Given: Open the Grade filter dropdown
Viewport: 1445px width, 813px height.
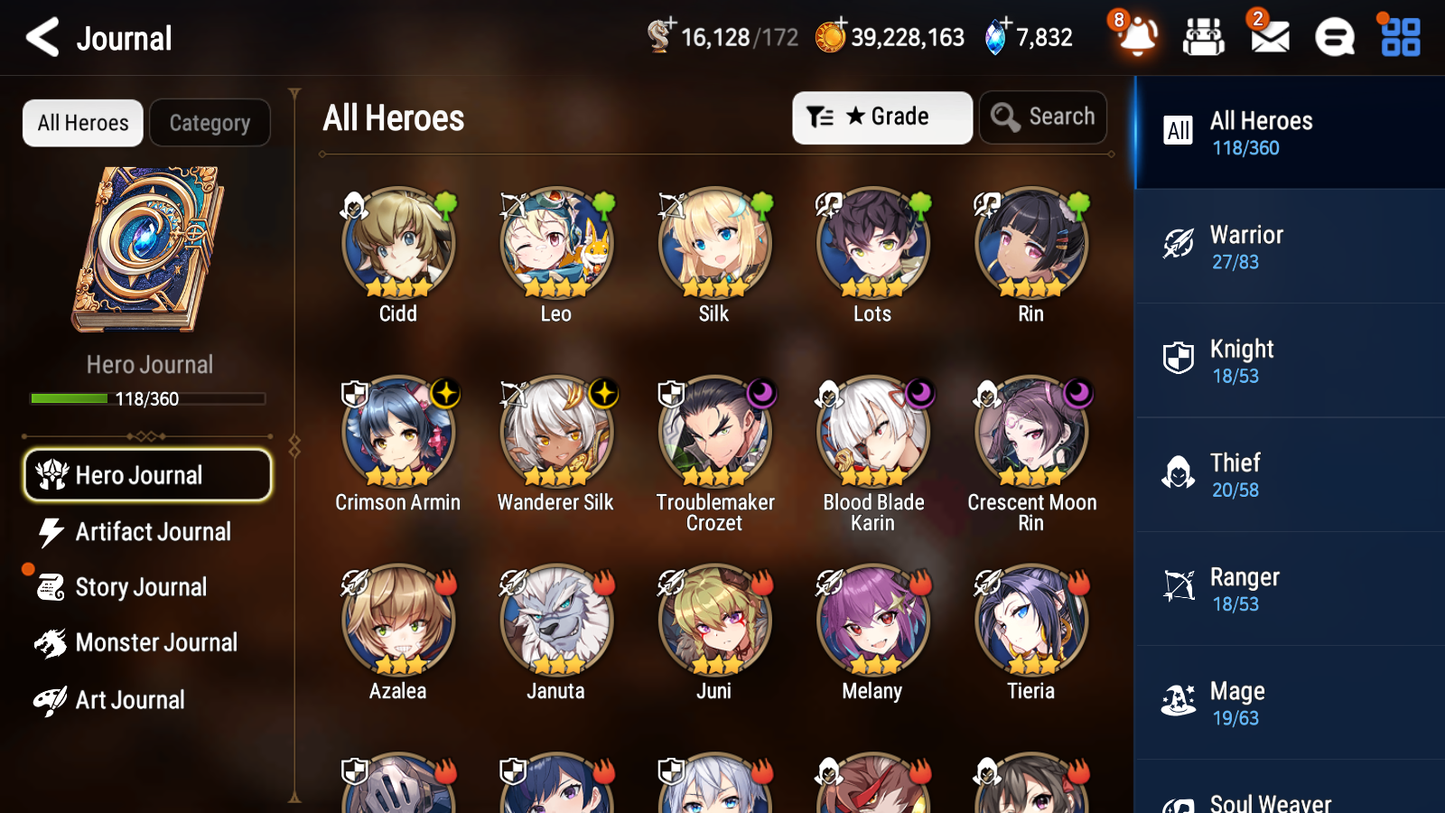Looking at the screenshot, I should point(882,117).
